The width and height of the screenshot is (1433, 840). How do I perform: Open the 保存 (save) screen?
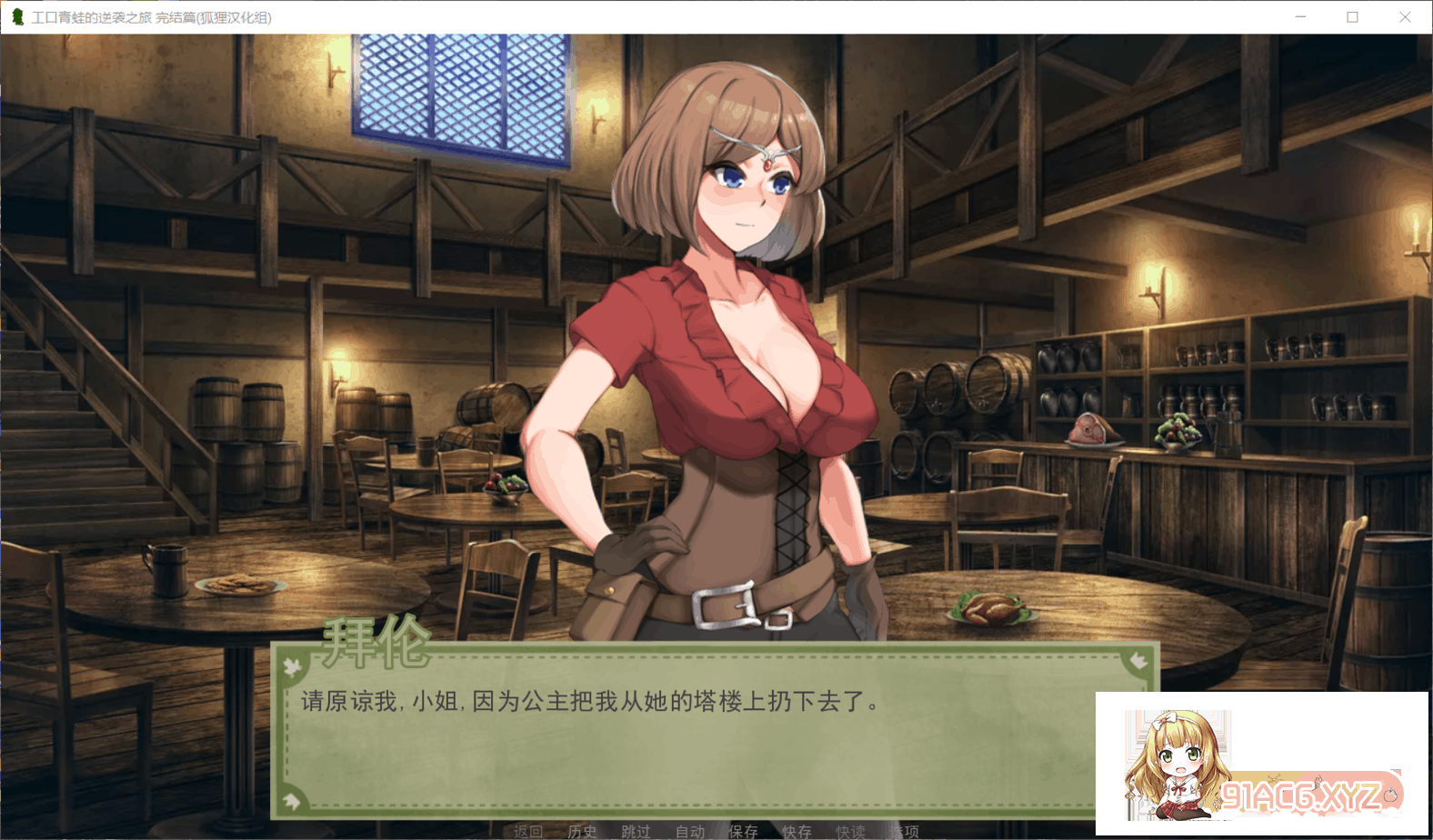point(744,831)
